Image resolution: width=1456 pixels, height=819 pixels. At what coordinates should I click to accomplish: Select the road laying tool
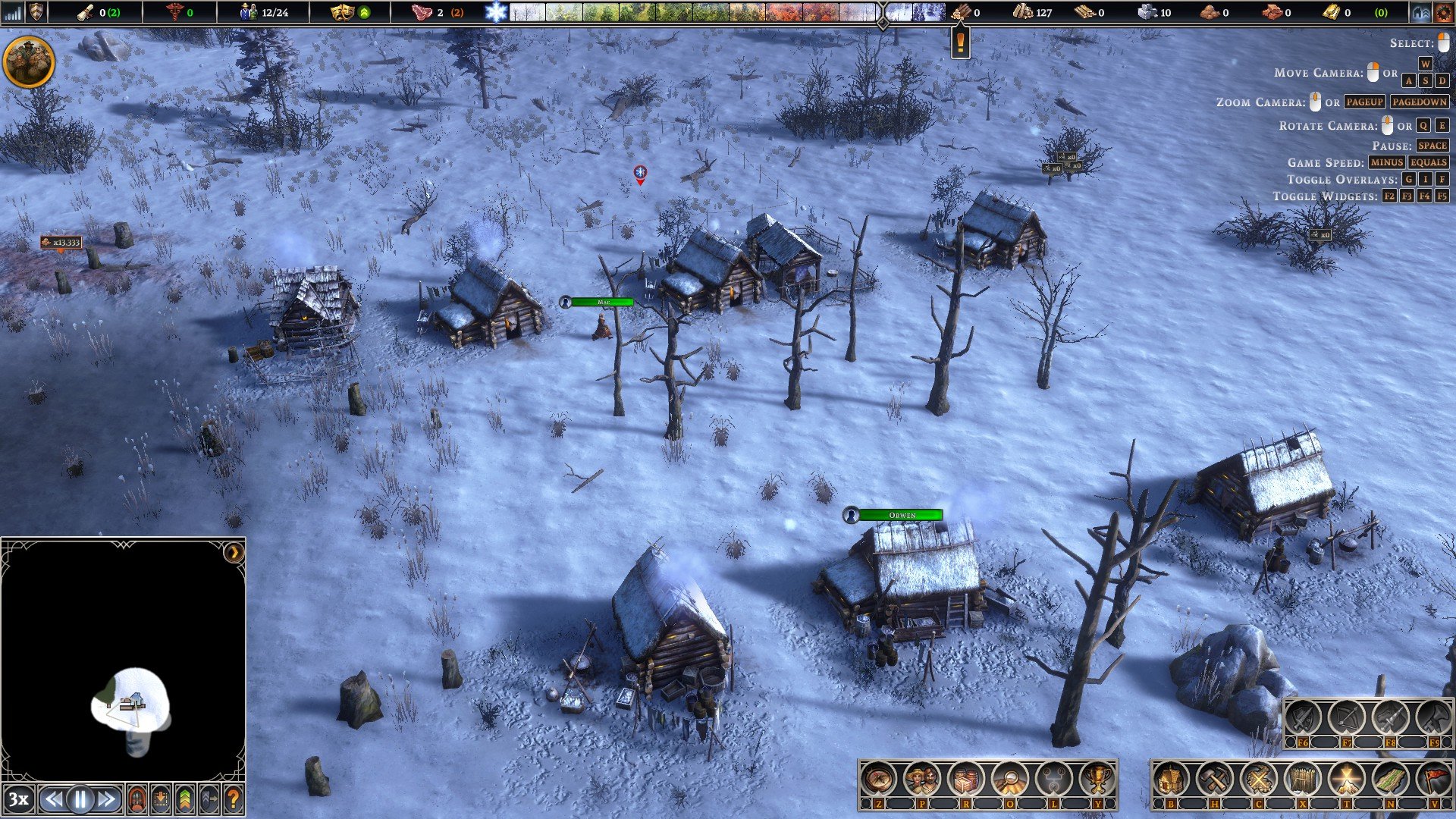tap(1390, 779)
